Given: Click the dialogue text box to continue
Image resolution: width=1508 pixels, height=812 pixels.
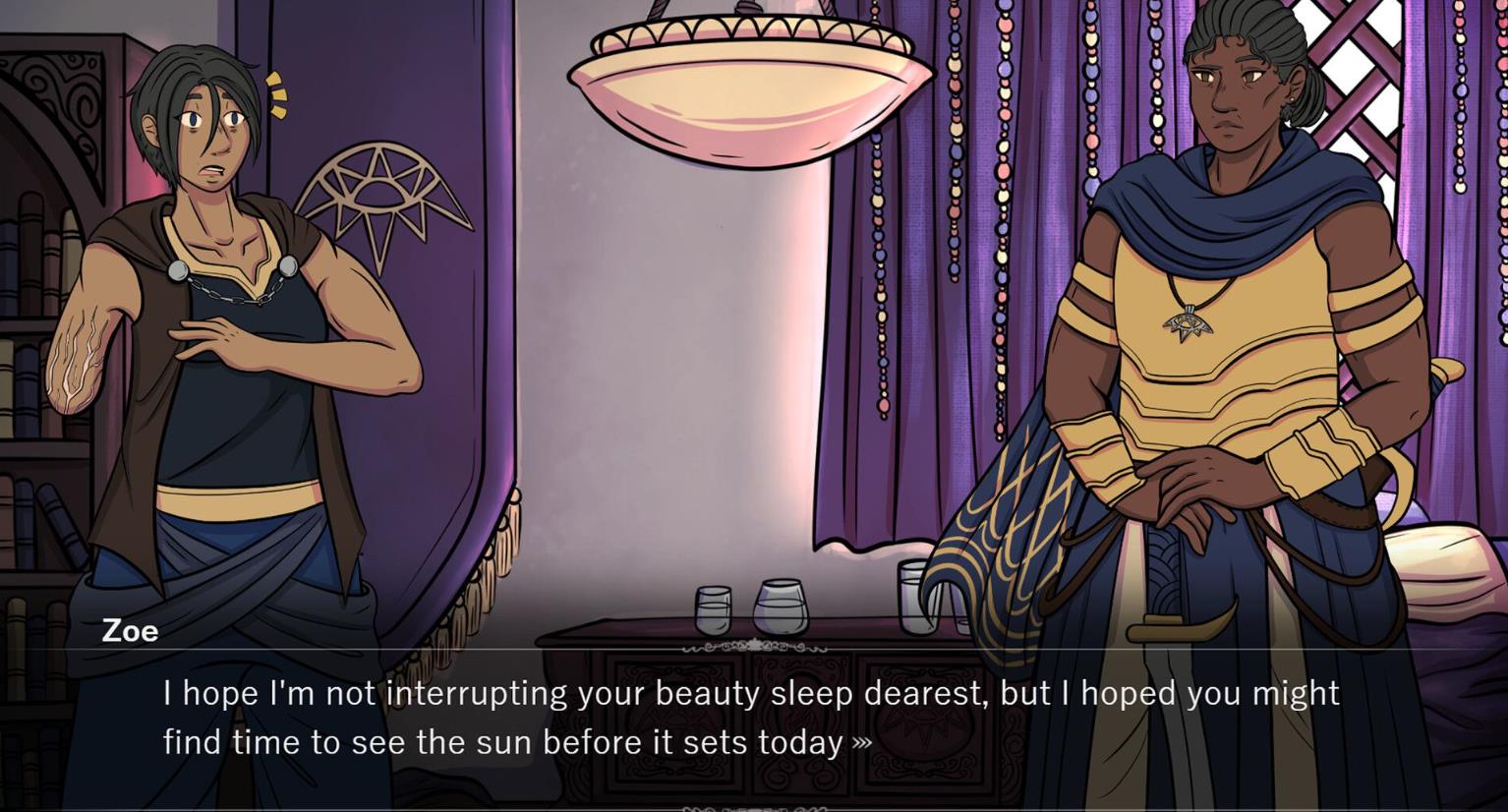Looking at the screenshot, I should 751,718.
